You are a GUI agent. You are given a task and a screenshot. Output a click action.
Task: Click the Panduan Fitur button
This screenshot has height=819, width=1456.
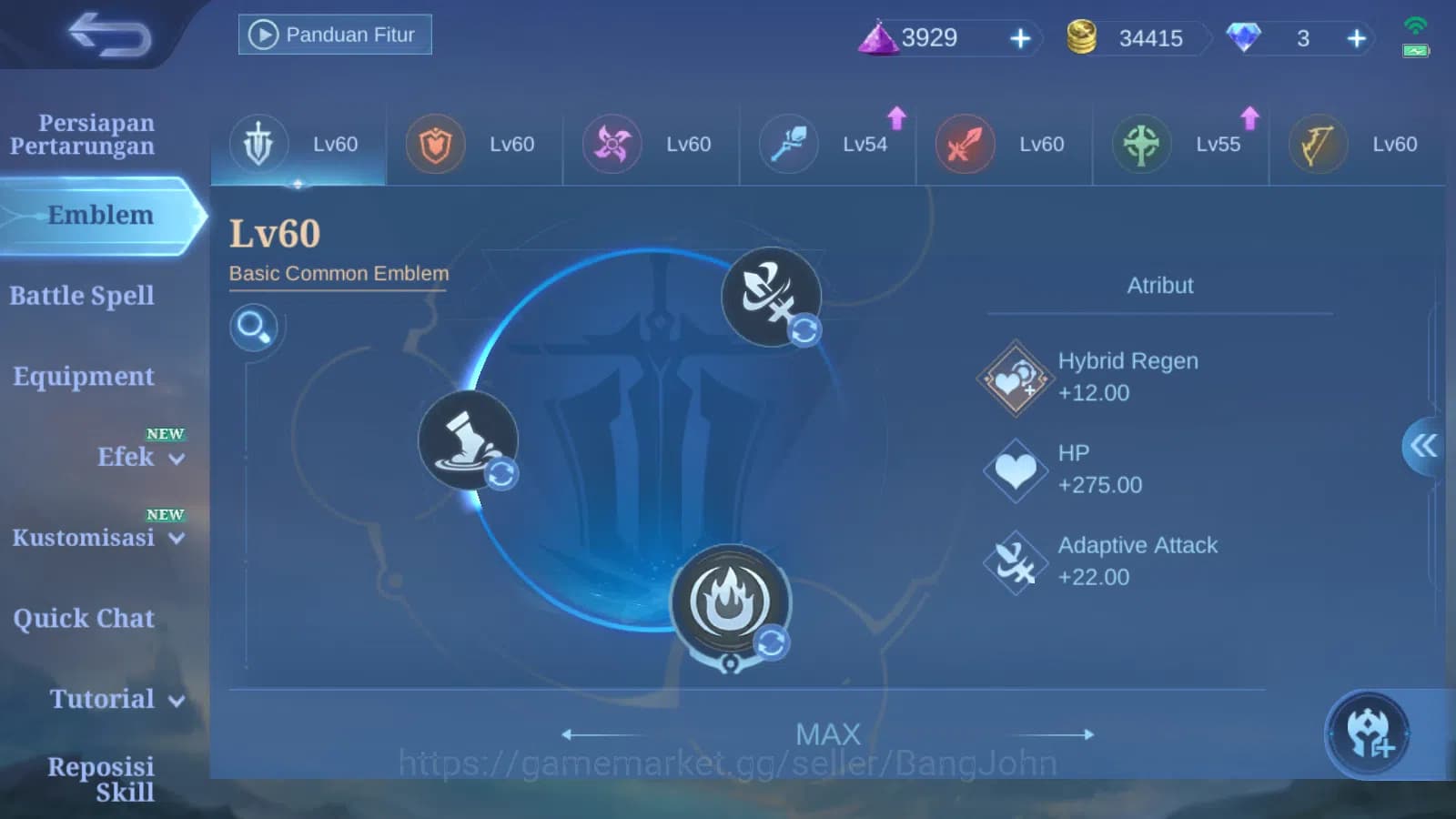click(334, 34)
